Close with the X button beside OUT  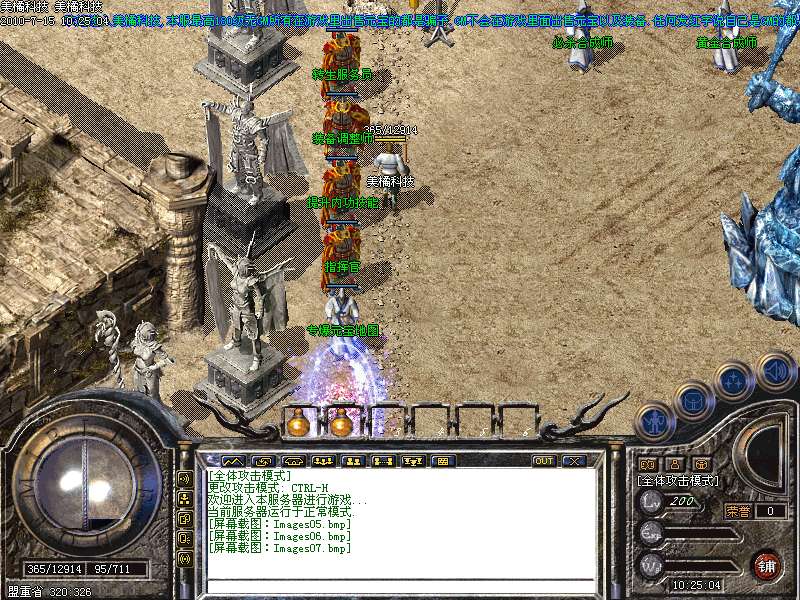pyautogui.click(x=573, y=461)
